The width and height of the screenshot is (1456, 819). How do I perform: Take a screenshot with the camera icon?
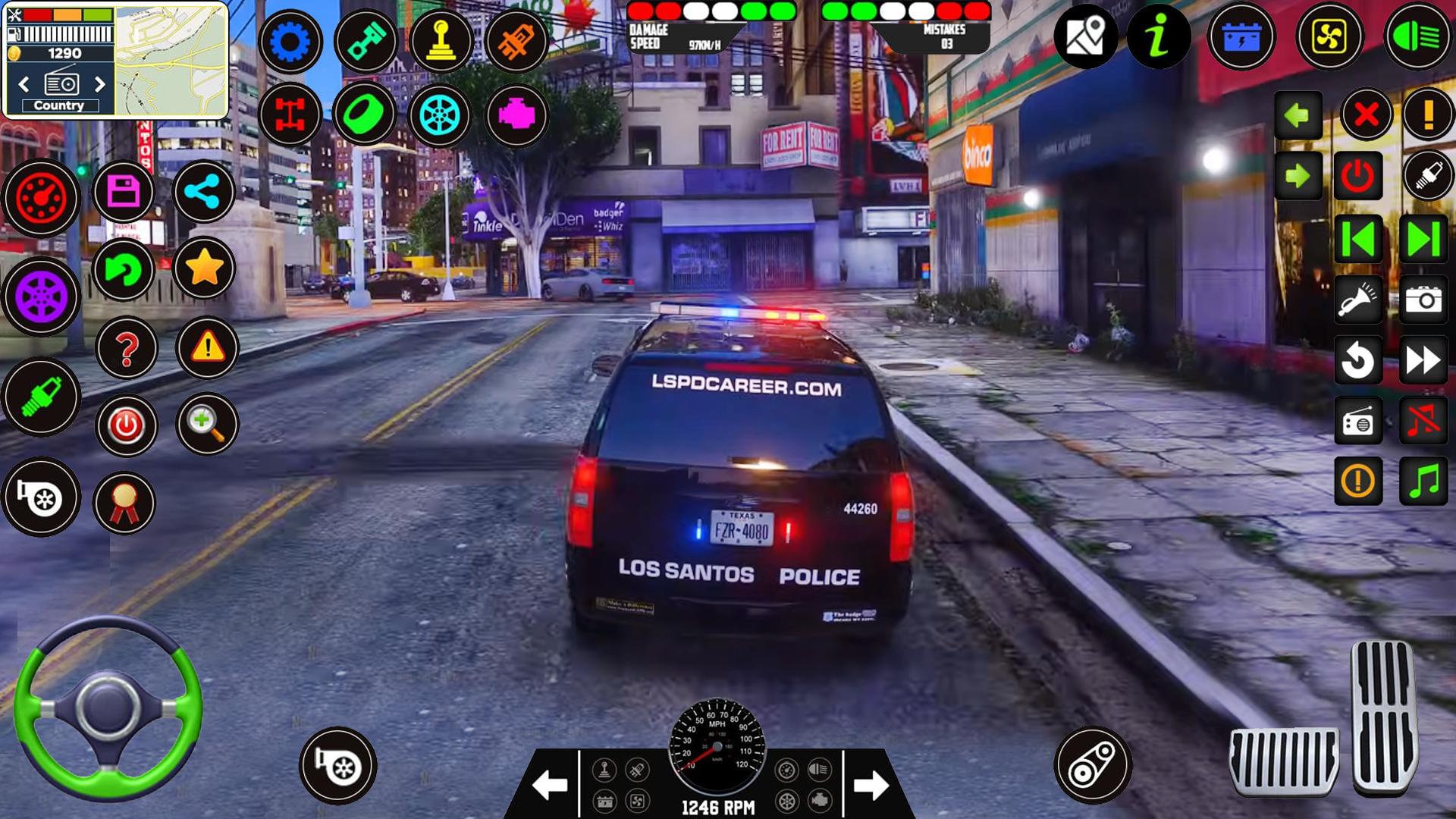1423,300
